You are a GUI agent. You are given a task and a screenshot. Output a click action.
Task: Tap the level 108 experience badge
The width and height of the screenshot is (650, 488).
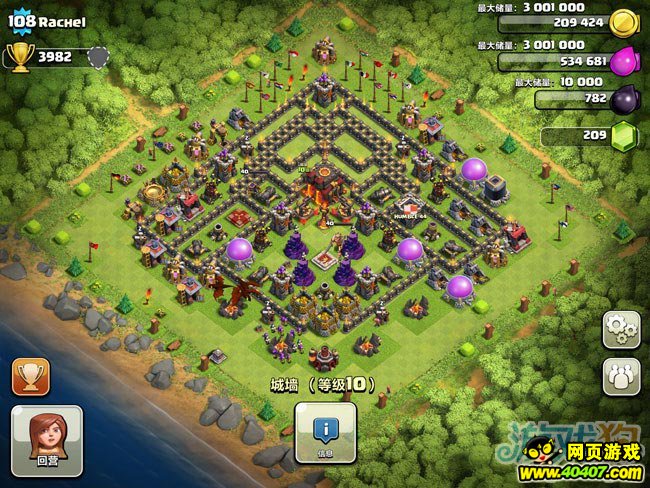click(x=20, y=21)
